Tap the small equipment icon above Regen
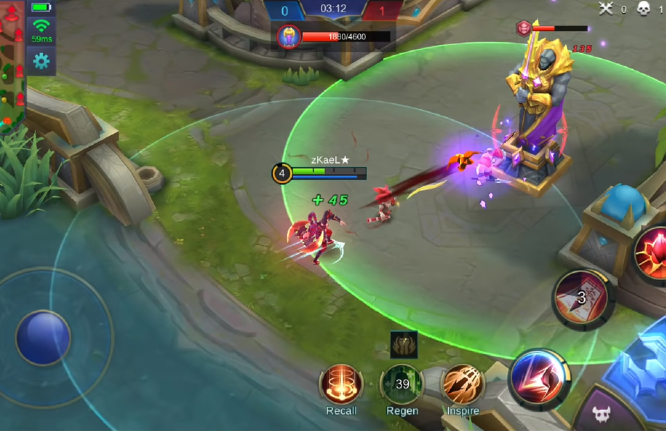The width and height of the screenshot is (666, 431). 403,344
